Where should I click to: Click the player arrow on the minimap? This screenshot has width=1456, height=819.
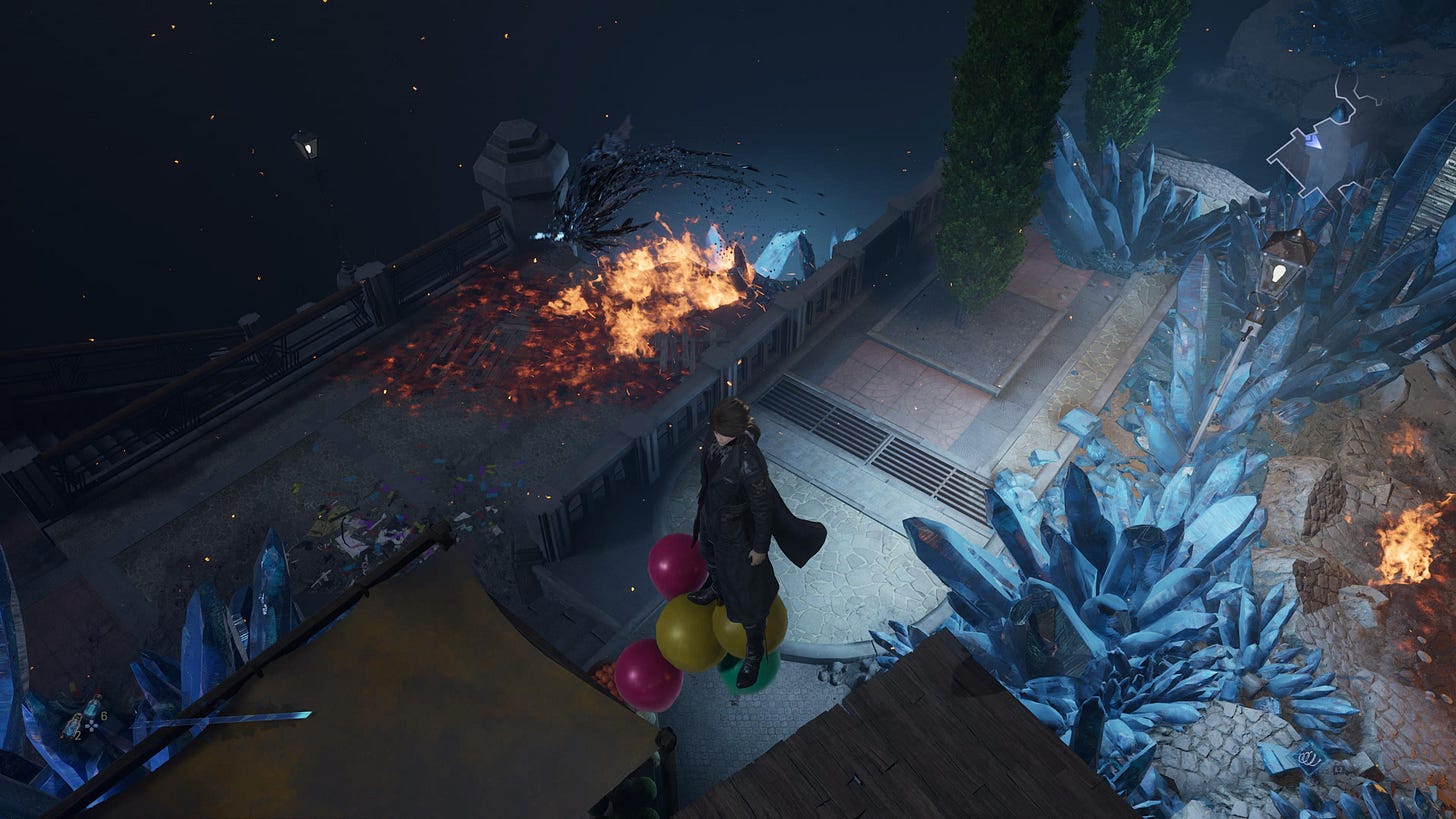click(1312, 142)
